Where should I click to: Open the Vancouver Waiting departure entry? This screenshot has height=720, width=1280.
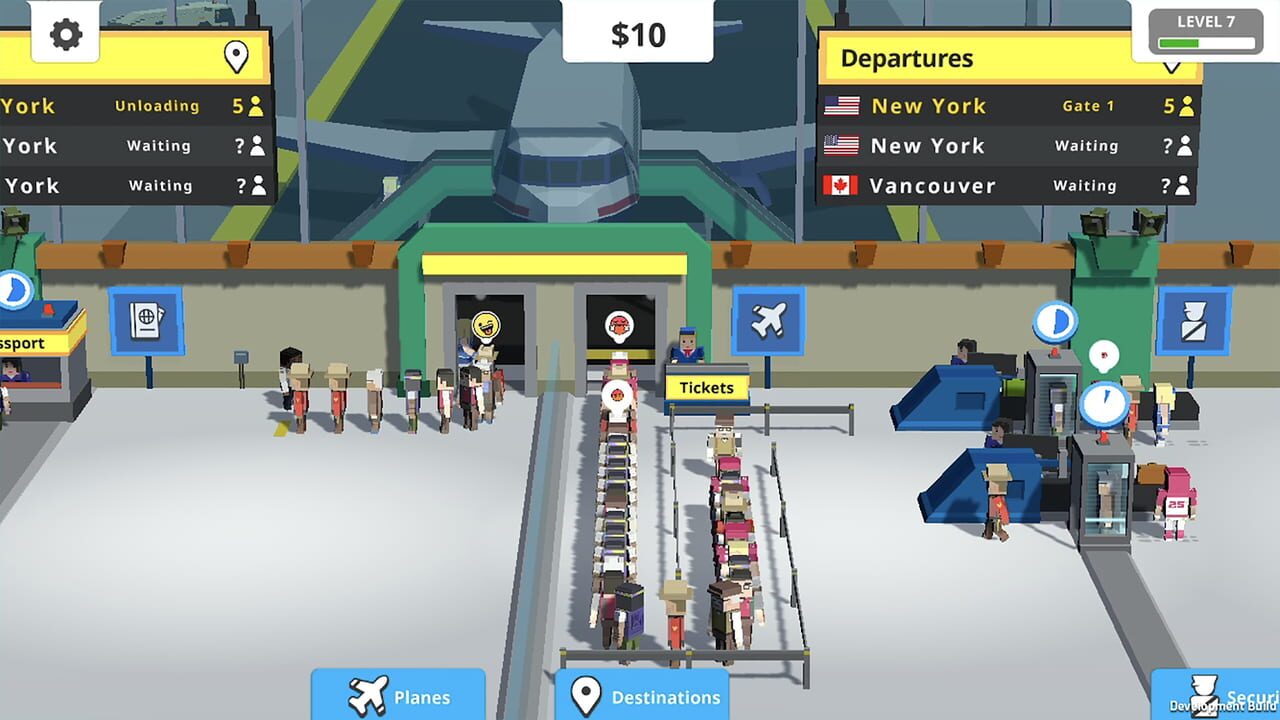tap(1000, 185)
